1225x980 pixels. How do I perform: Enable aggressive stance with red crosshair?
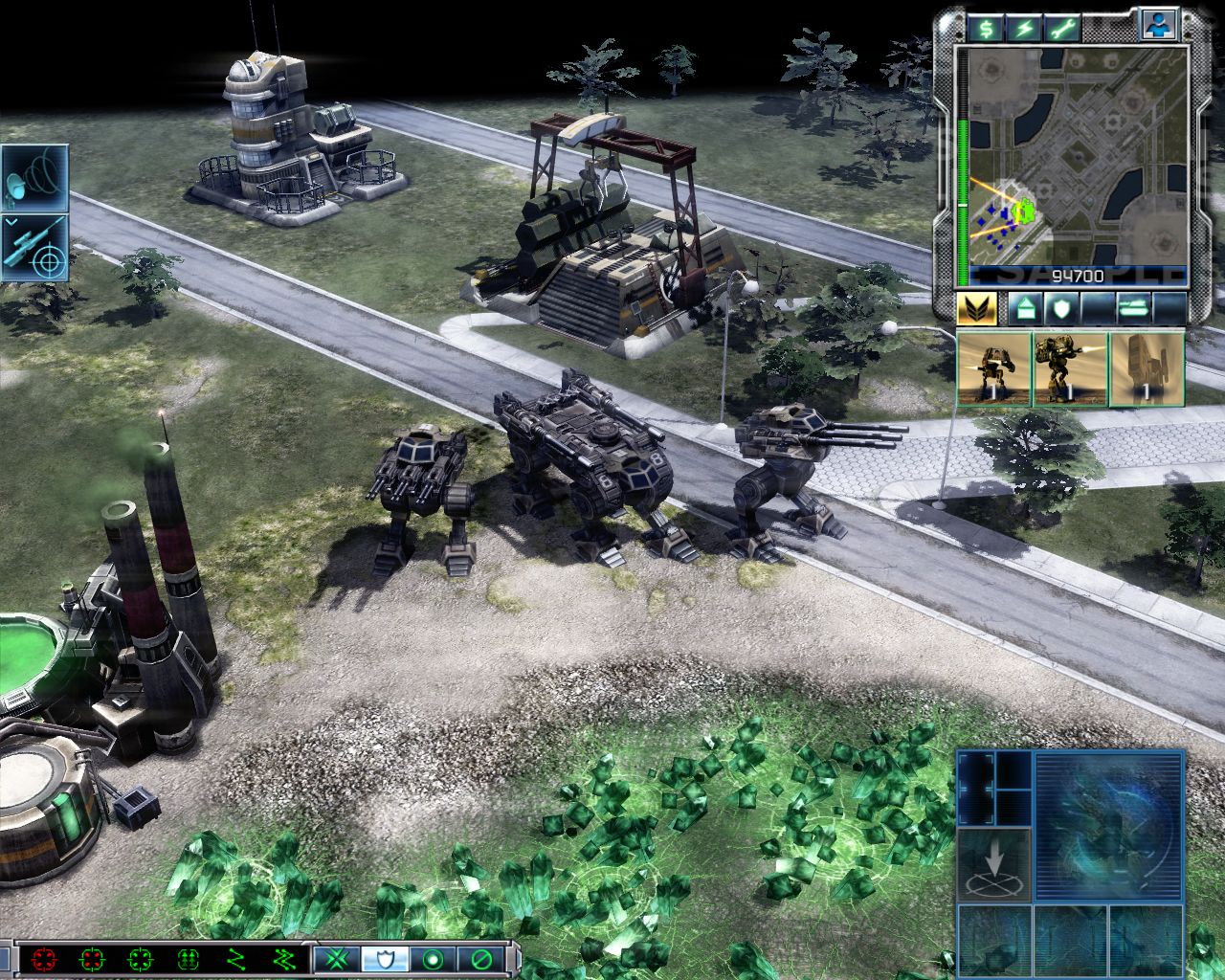[x=46, y=959]
